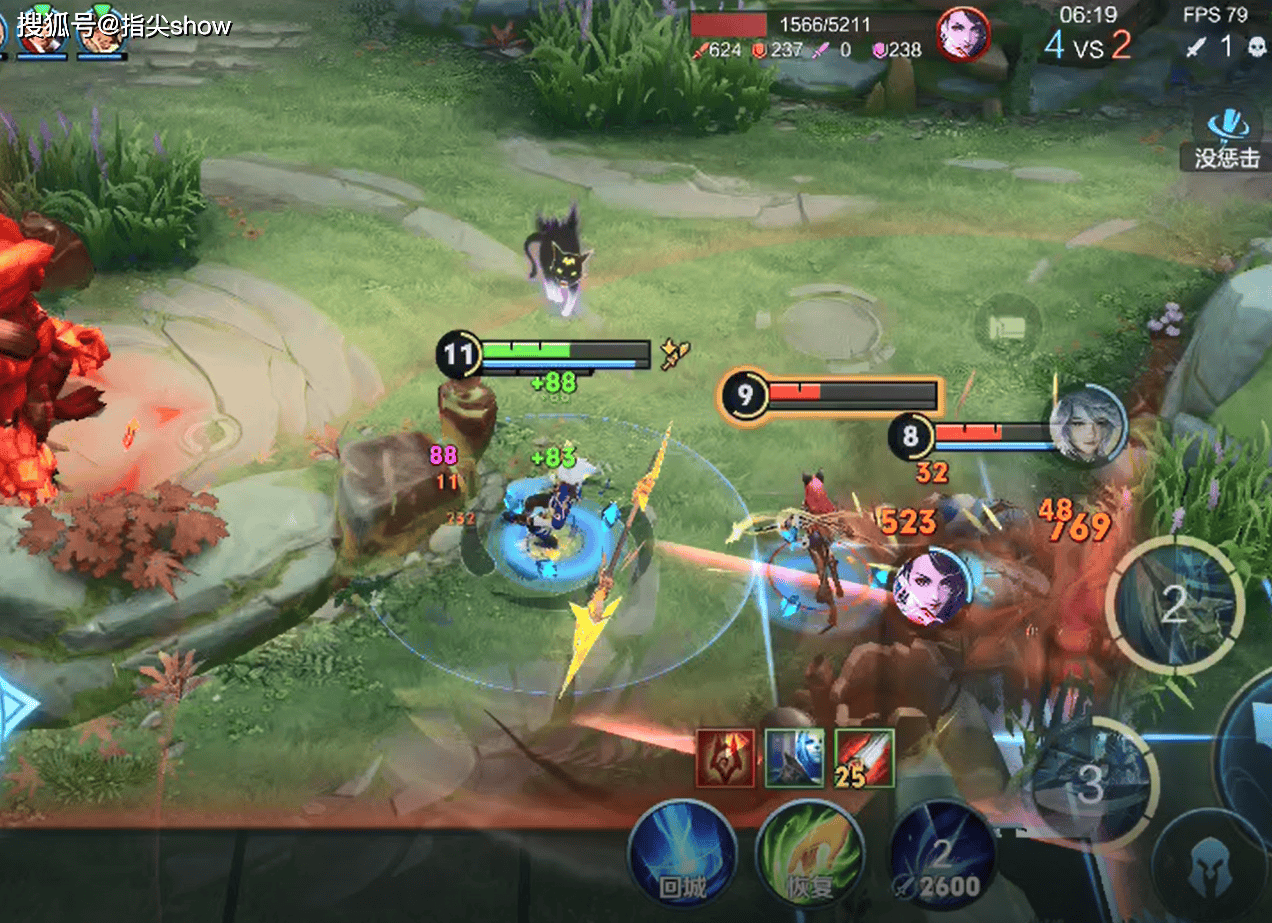
Task: Tap the 回城 recall button
Action: pos(682,852)
